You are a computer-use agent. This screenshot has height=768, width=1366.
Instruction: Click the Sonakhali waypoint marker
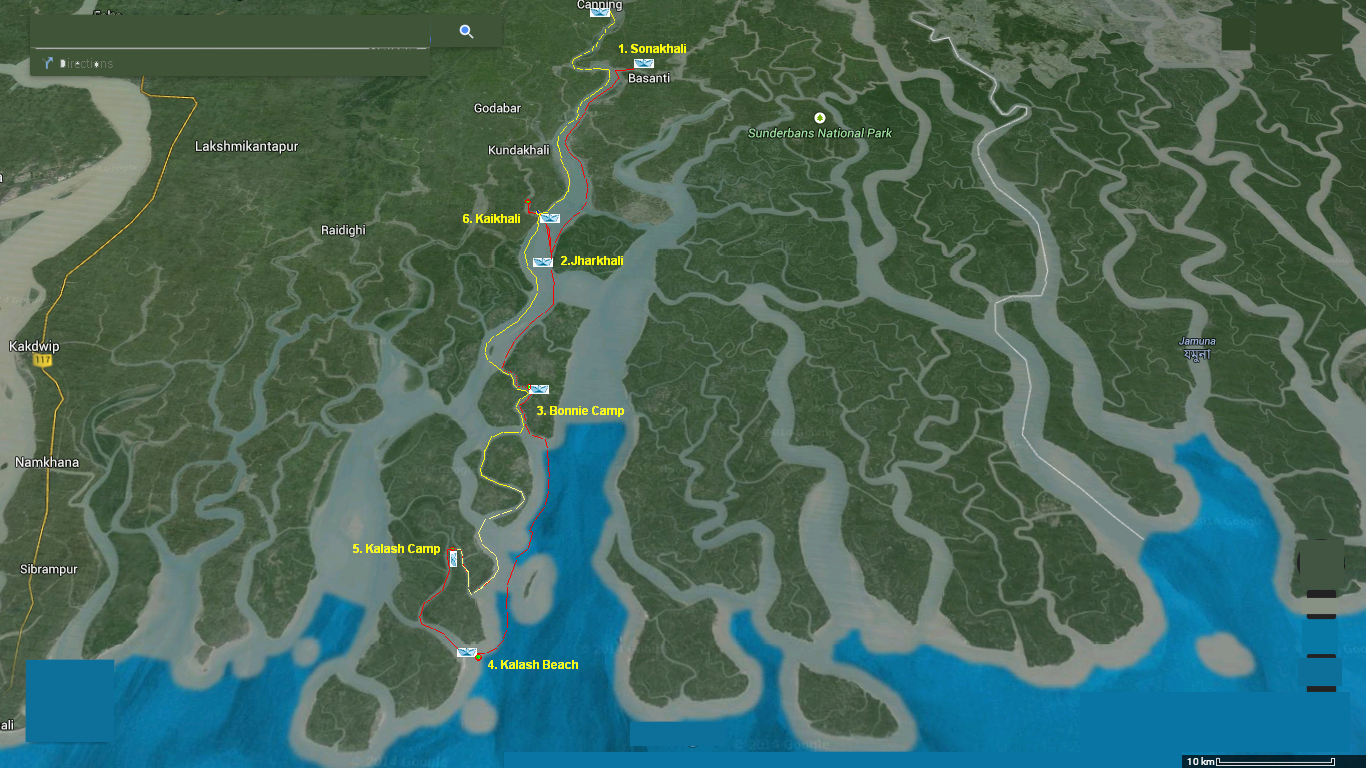(646, 62)
